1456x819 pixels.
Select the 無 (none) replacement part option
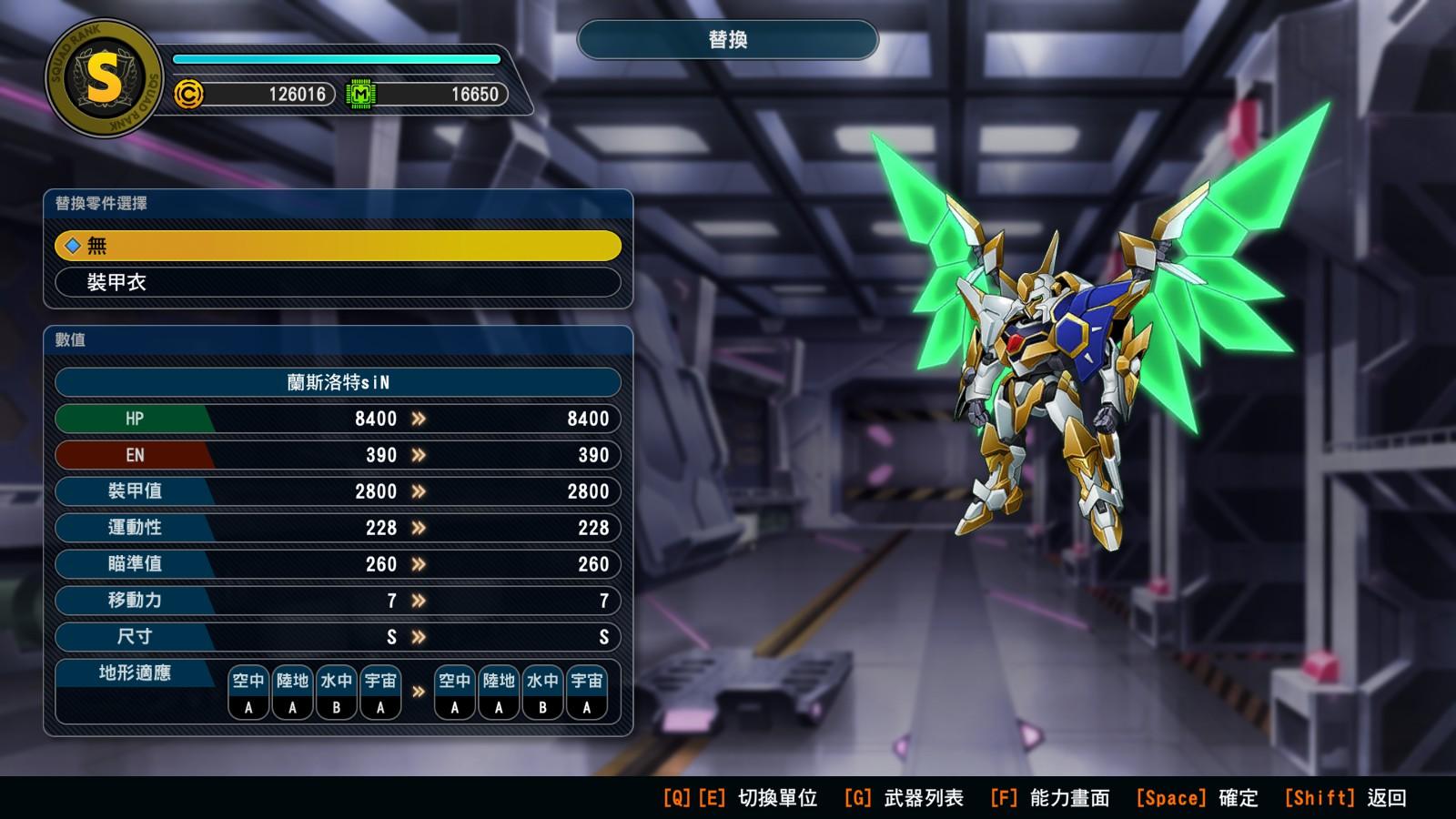(338, 246)
